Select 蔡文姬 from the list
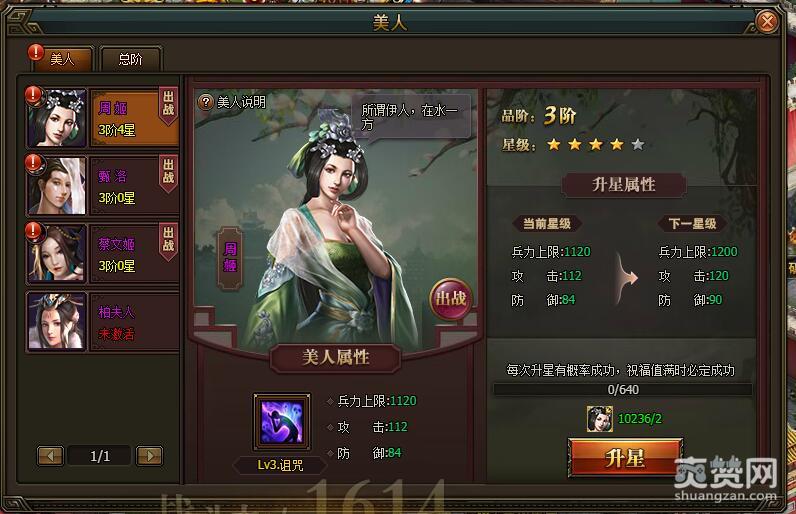Screen dimensions: 796x514 [x=100, y=251]
